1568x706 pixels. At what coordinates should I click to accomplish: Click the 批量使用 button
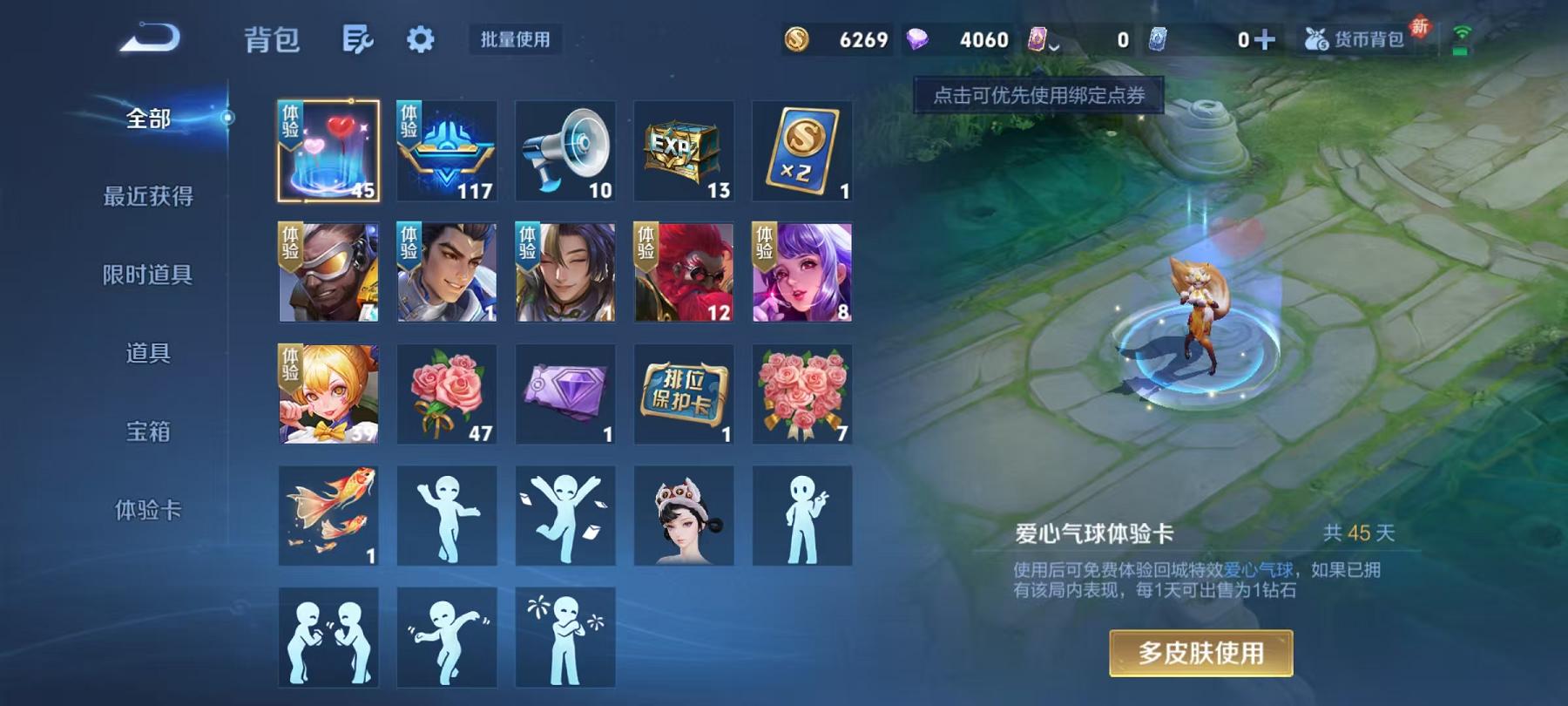(x=514, y=39)
